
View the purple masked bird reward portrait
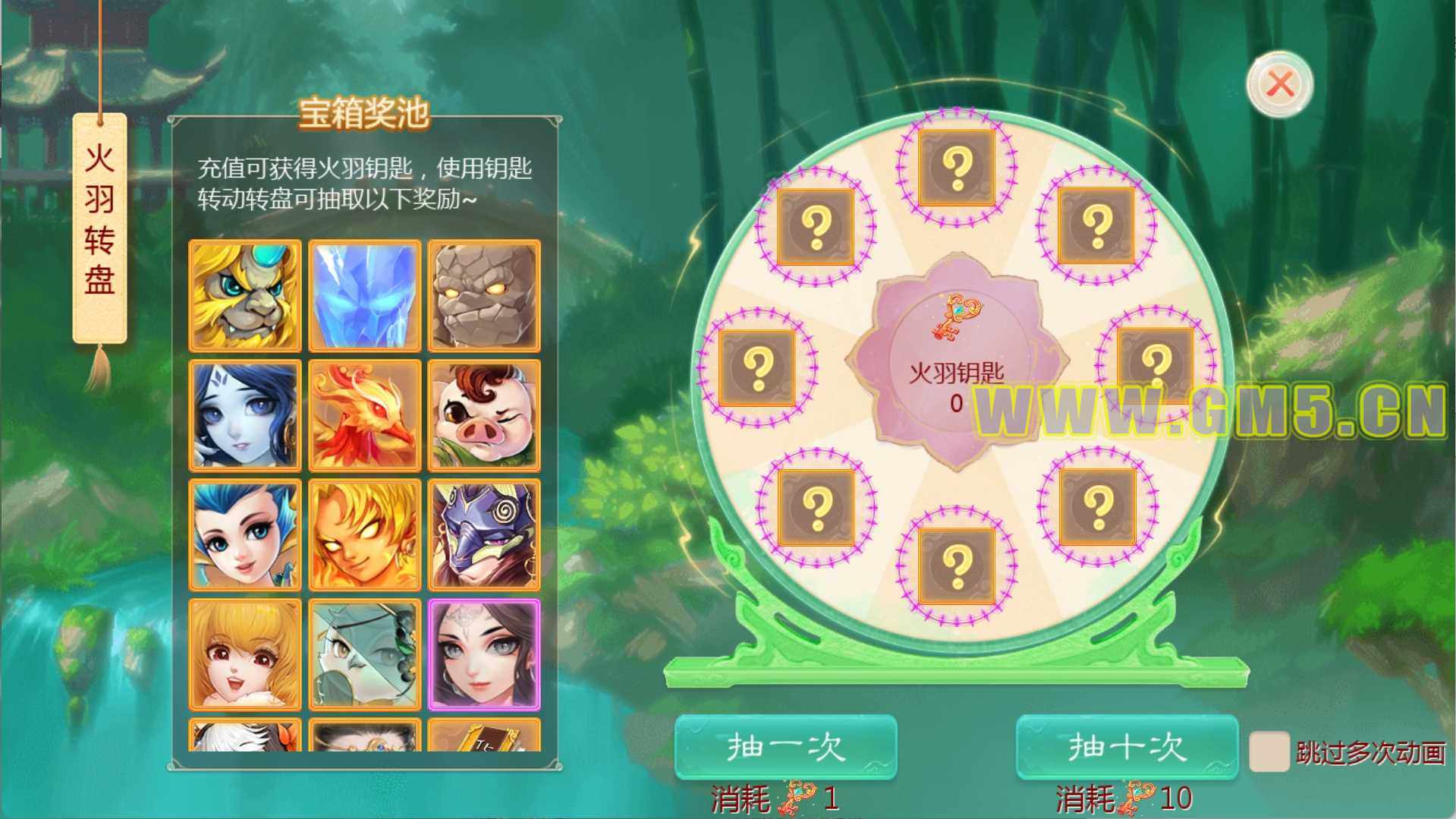coord(484,534)
